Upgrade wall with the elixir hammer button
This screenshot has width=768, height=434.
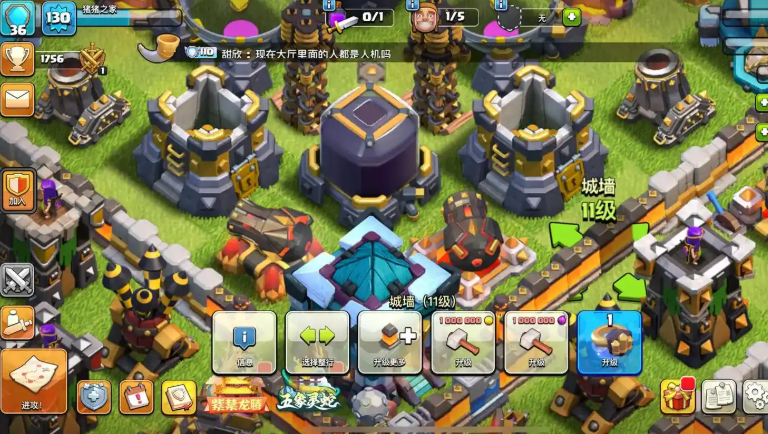click(x=536, y=342)
